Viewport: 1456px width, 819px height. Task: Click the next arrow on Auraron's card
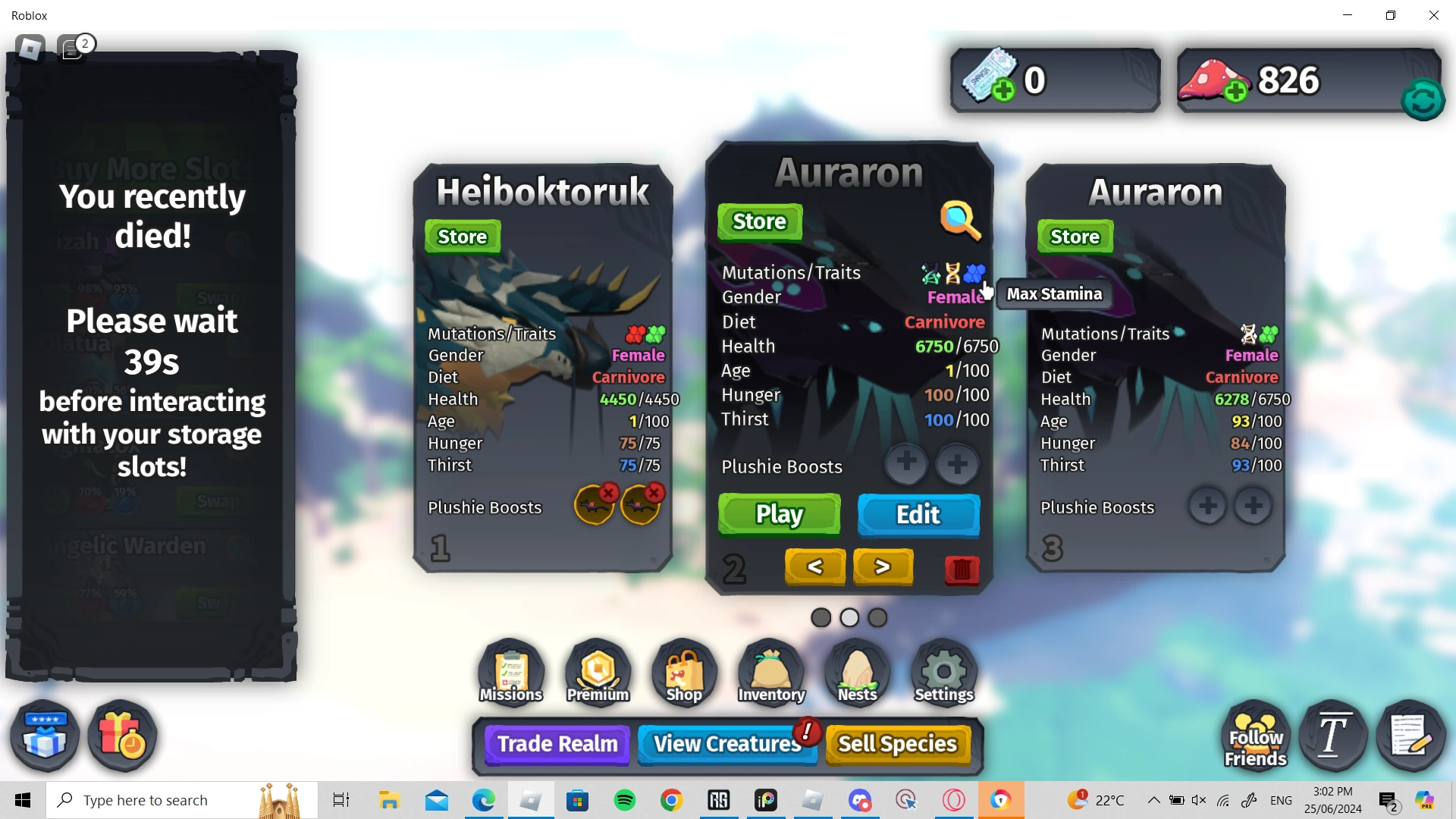tap(882, 566)
